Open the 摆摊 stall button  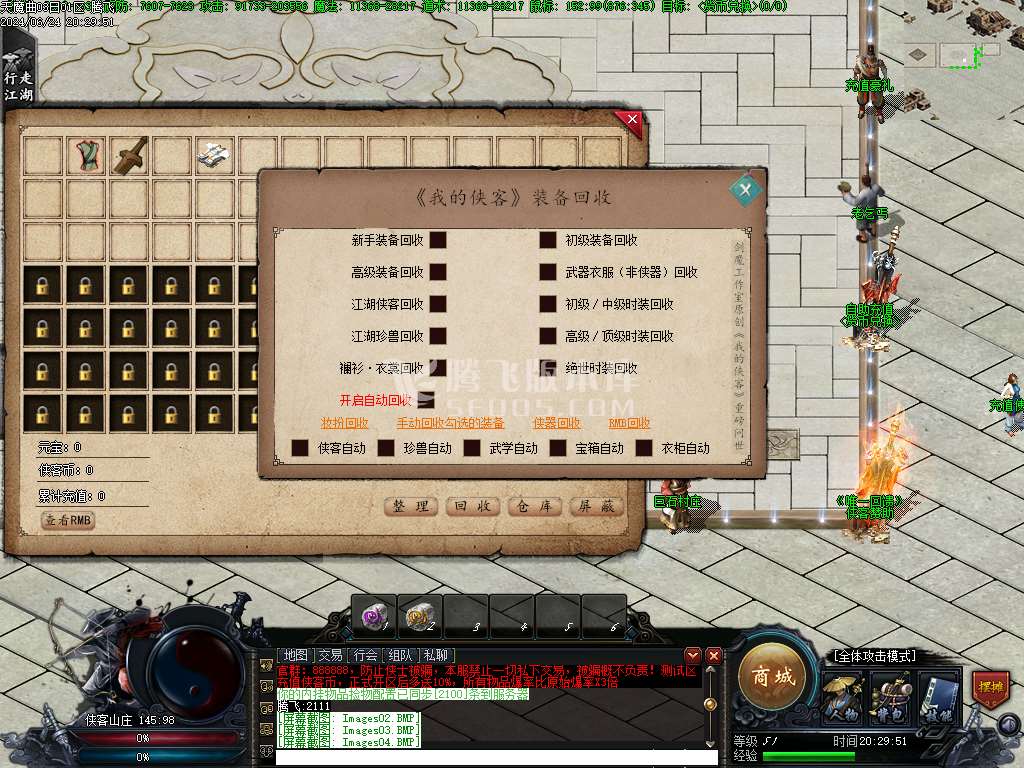(990, 690)
